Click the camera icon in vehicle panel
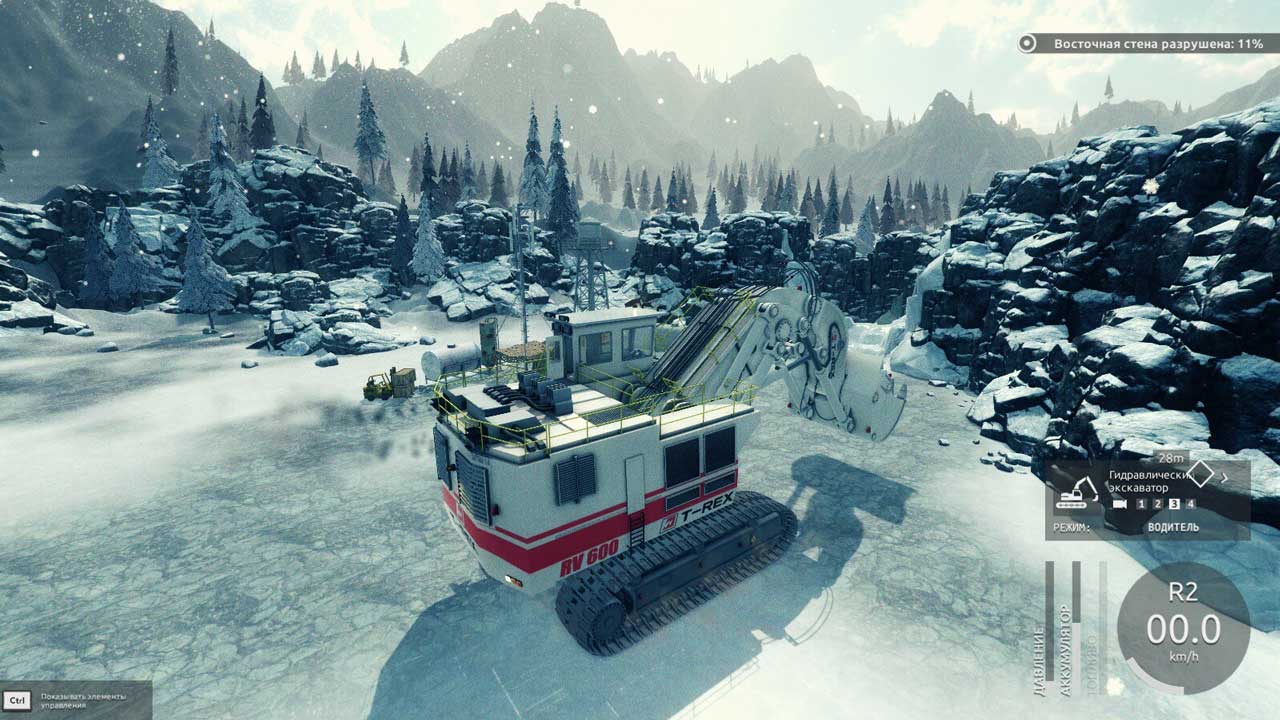Image resolution: width=1280 pixels, height=720 pixels. tap(1119, 504)
